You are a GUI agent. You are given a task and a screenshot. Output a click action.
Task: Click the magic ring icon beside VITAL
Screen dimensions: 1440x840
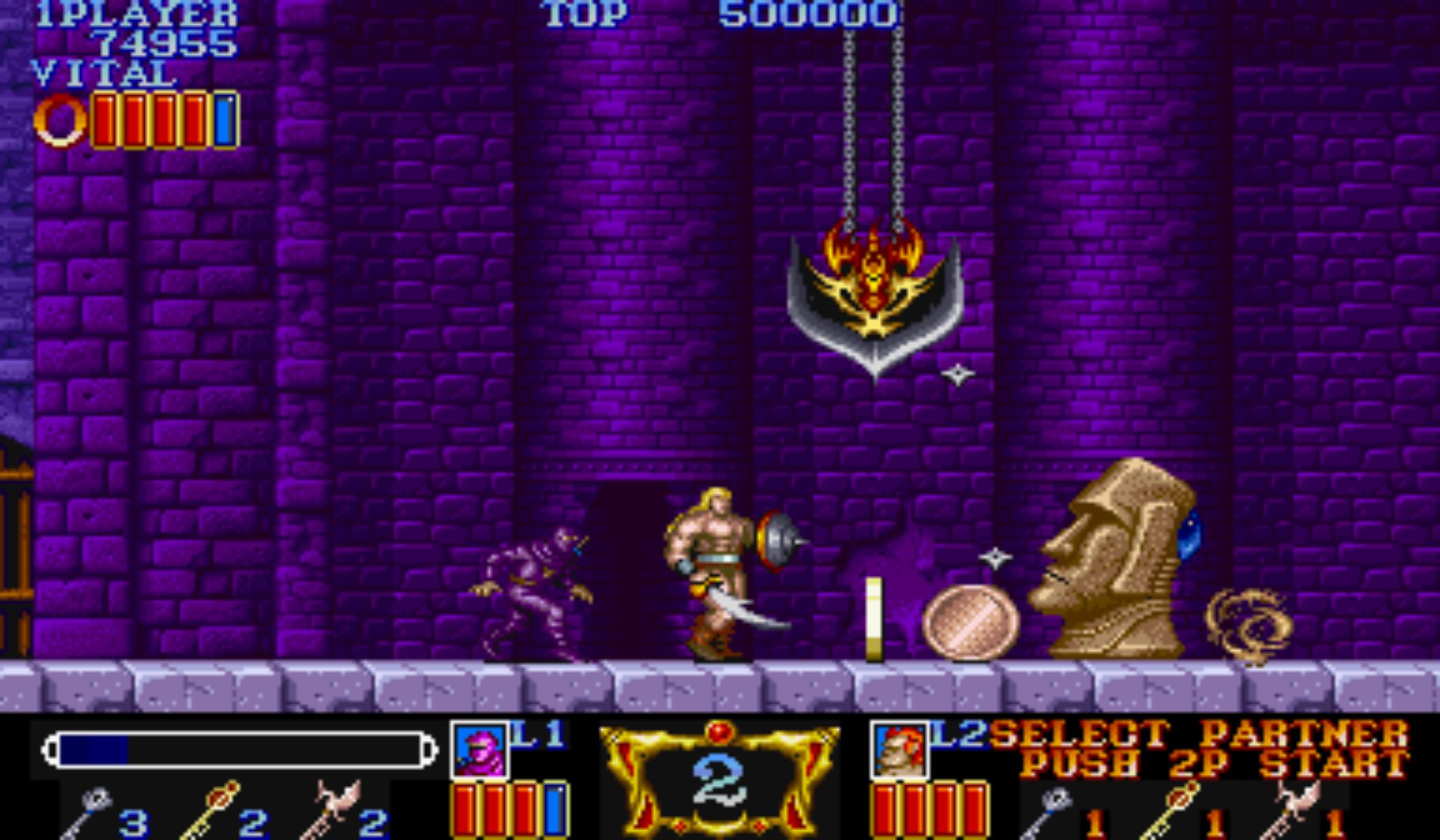pos(61,121)
